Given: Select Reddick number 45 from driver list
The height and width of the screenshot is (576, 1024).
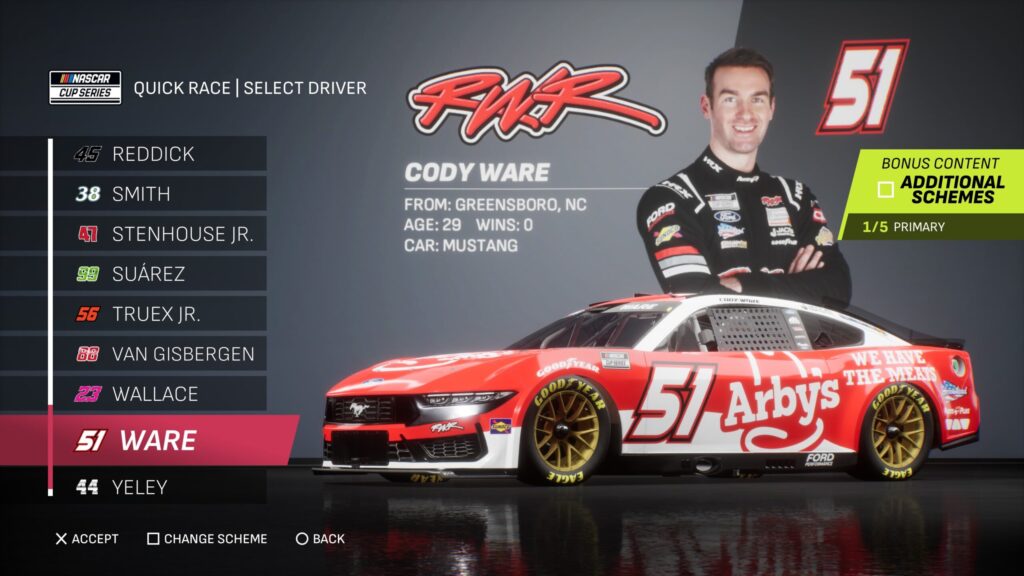Looking at the screenshot, I should click(155, 154).
